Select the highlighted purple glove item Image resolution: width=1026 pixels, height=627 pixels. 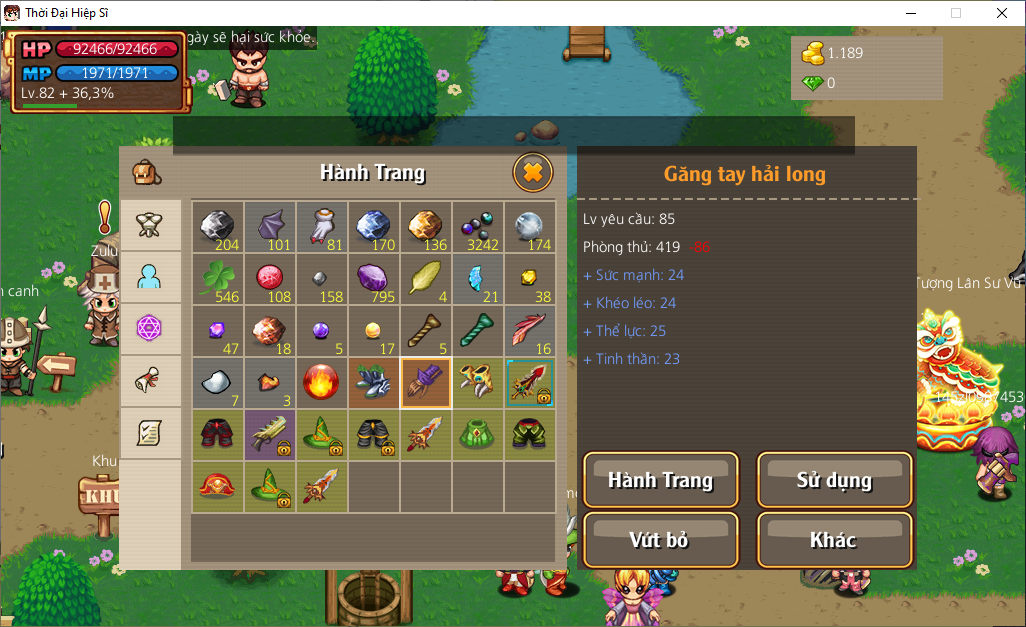pyautogui.click(x=426, y=384)
